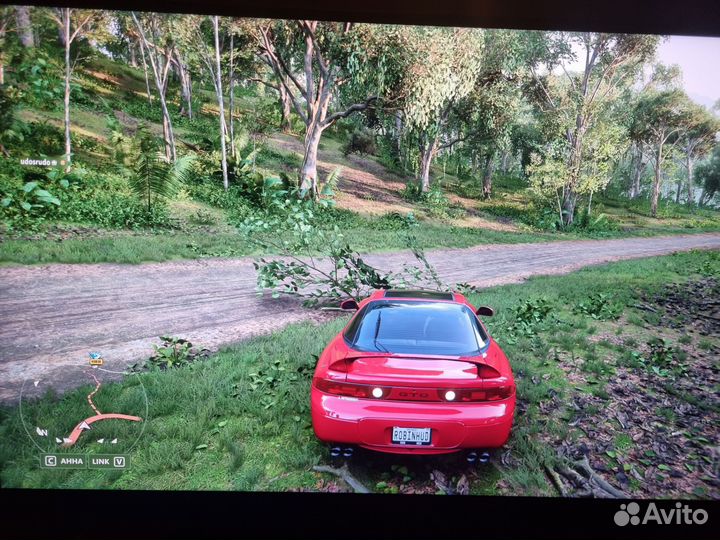This screenshot has width=720, height=540.
Task: Select the destination marker on the minimap
Action: click(x=95, y=358)
